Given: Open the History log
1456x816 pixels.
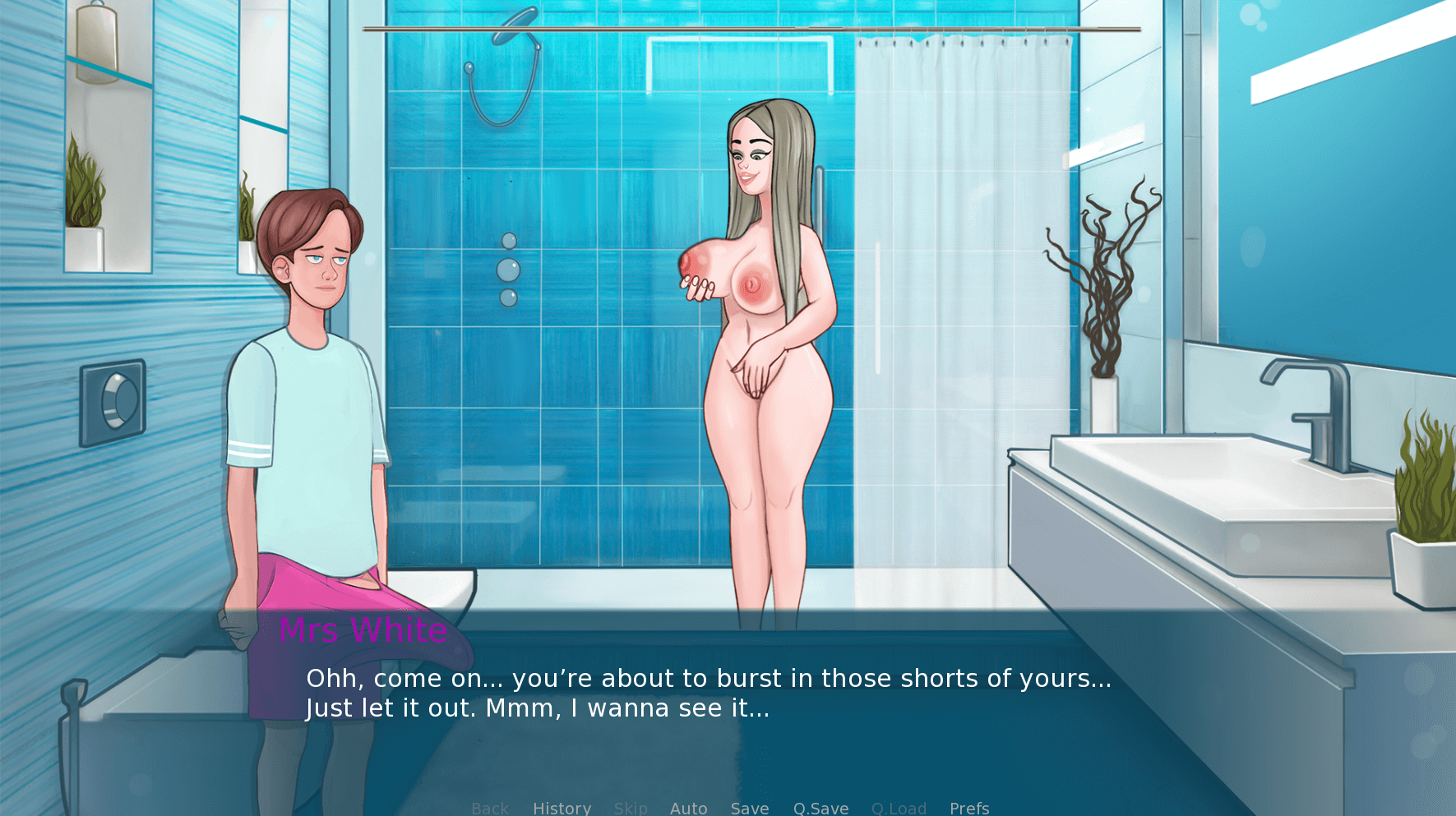Looking at the screenshot, I should pyautogui.click(x=562, y=808).
